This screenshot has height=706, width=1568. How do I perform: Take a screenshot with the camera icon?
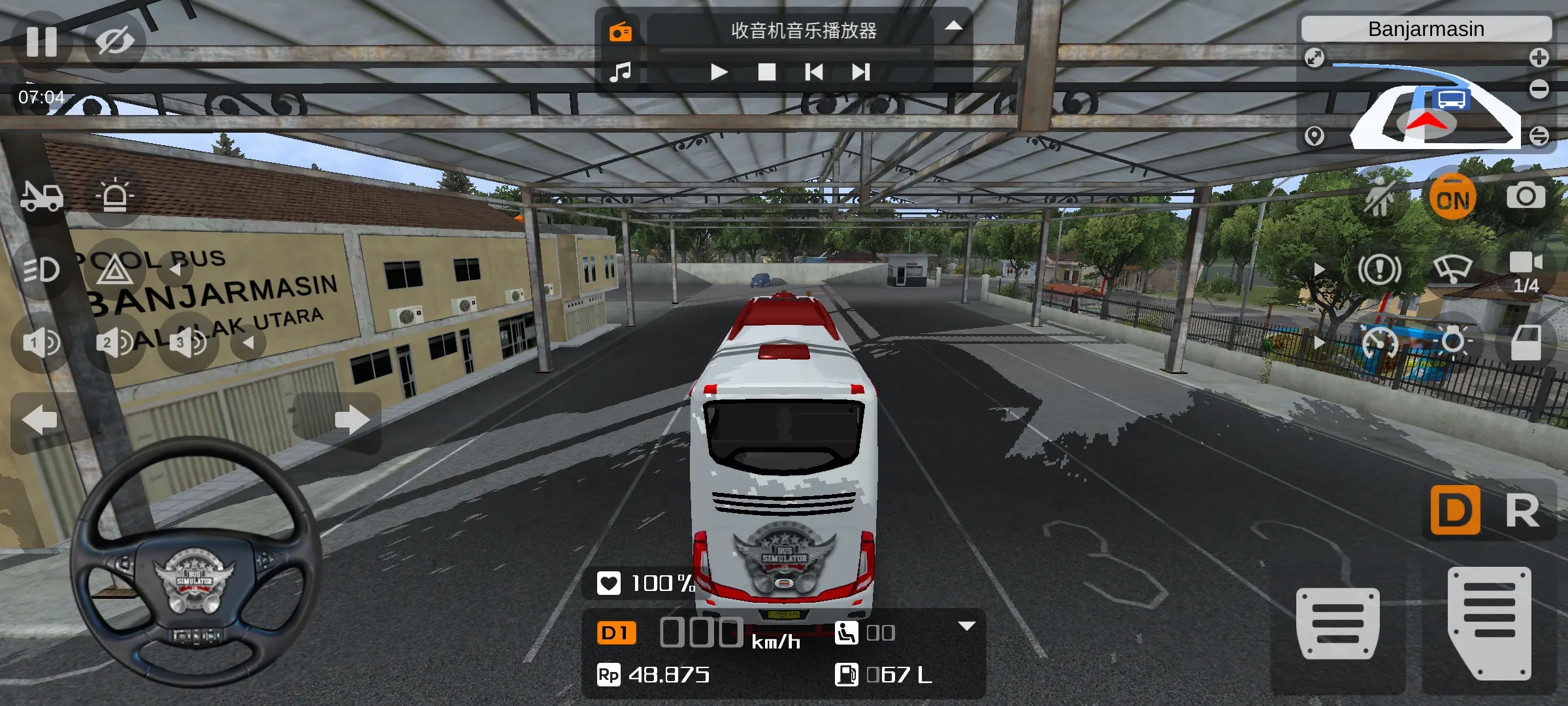[1526, 196]
